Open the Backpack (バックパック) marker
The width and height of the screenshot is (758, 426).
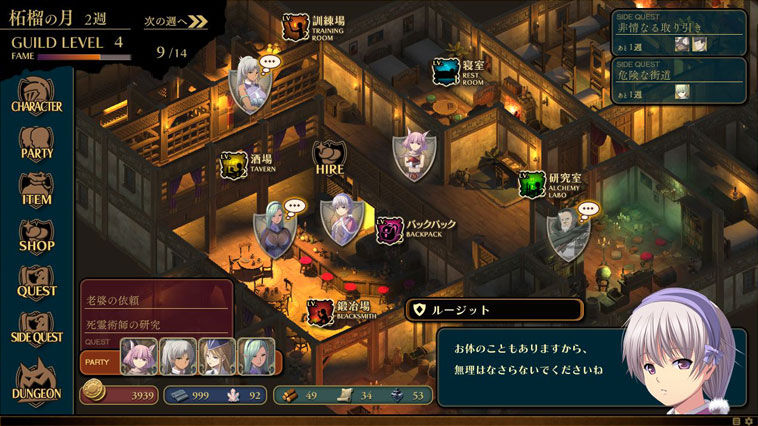(390, 229)
